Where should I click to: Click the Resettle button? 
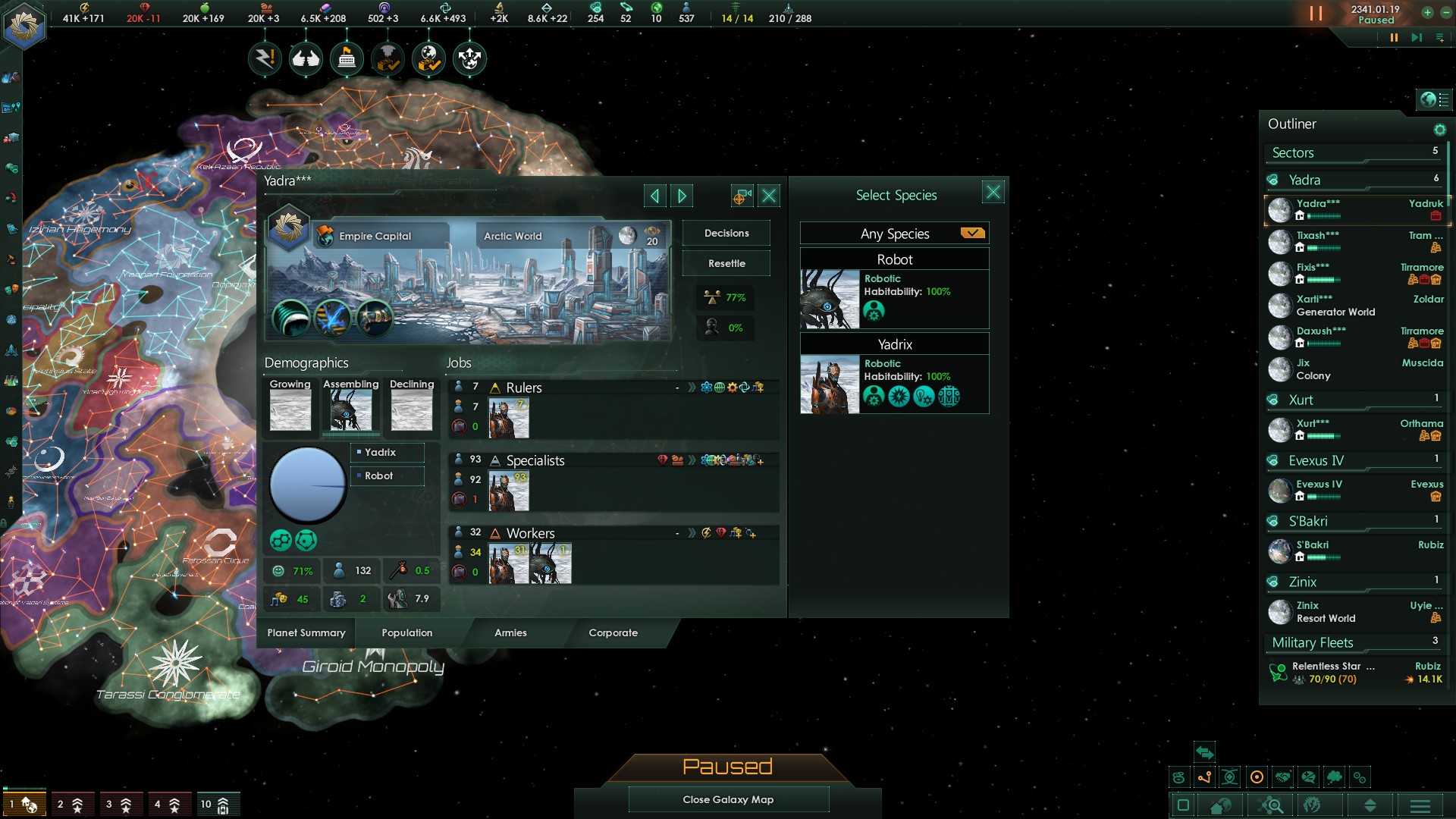726,264
